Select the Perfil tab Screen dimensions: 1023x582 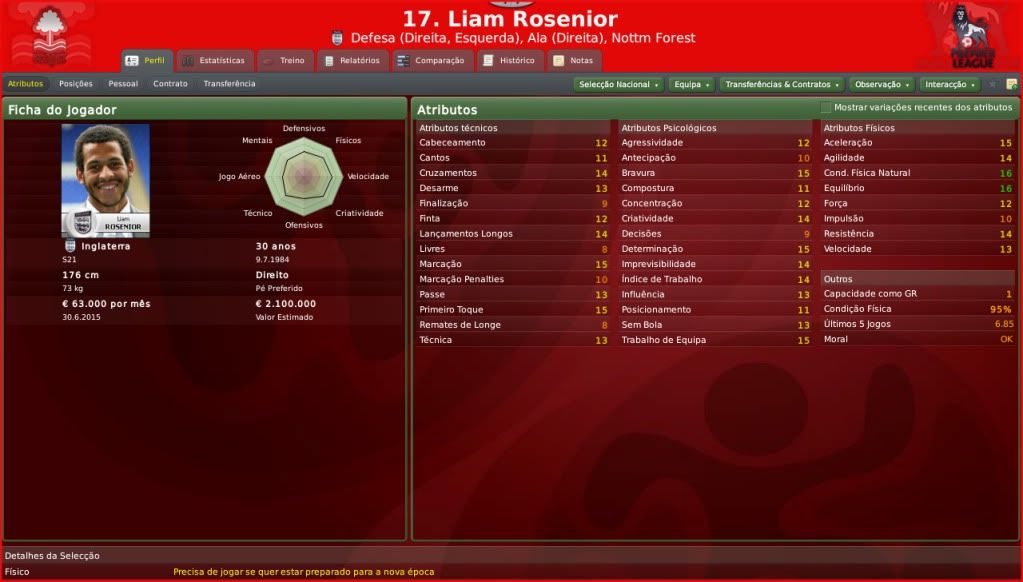tap(146, 60)
